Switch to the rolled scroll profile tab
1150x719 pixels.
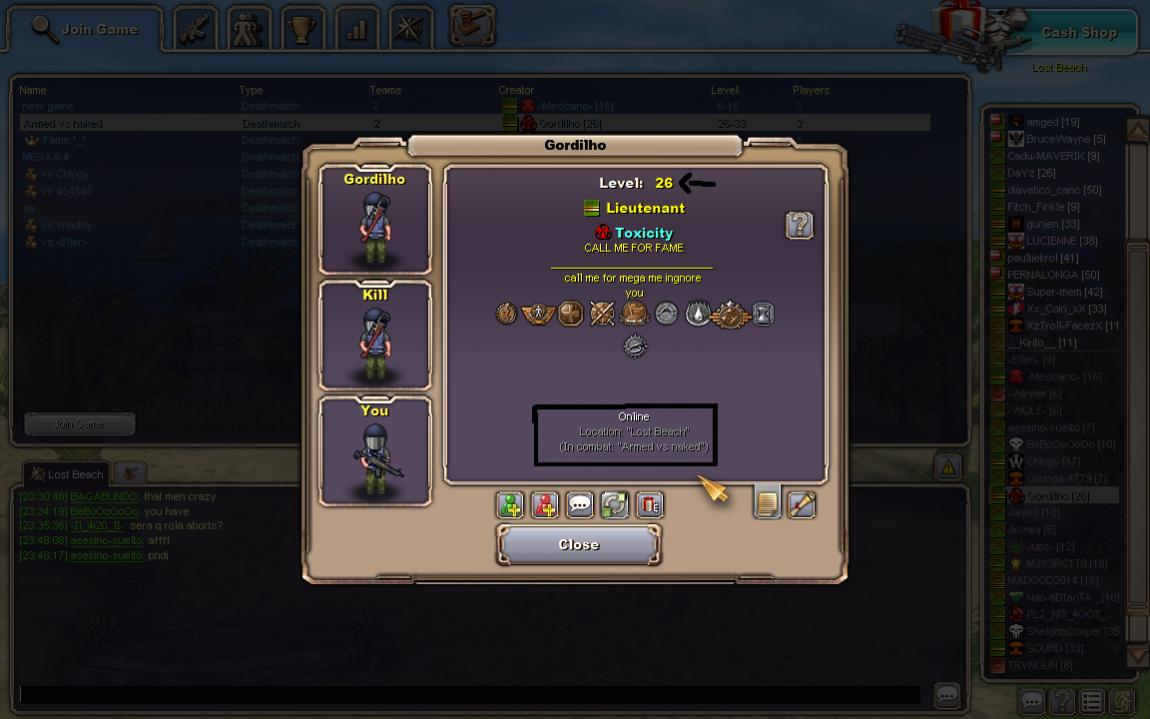point(802,503)
